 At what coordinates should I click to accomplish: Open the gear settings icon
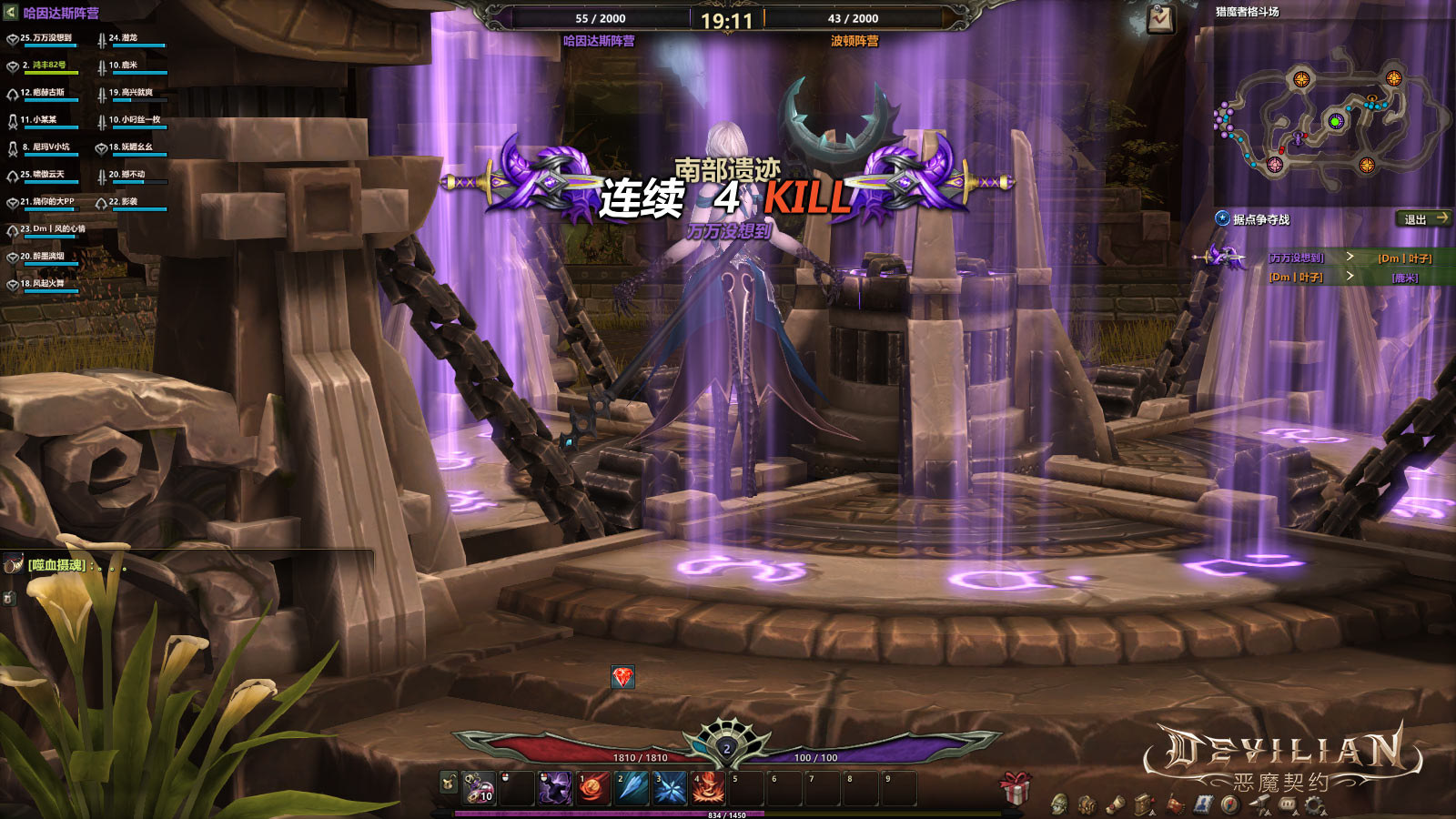coord(1313,804)
